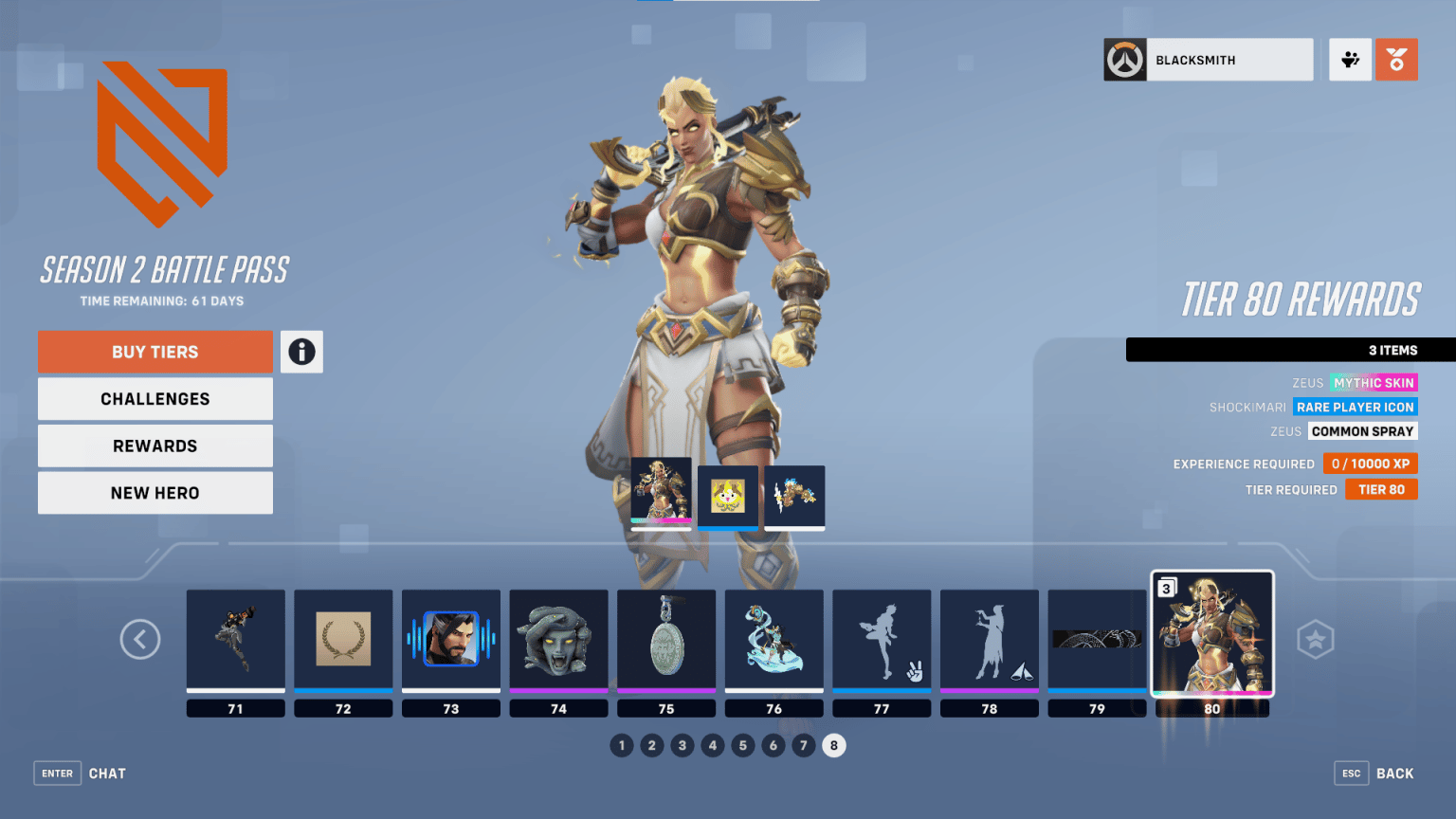
Task: Switch to battle pass page 4
Action: (x=713, y=745)
